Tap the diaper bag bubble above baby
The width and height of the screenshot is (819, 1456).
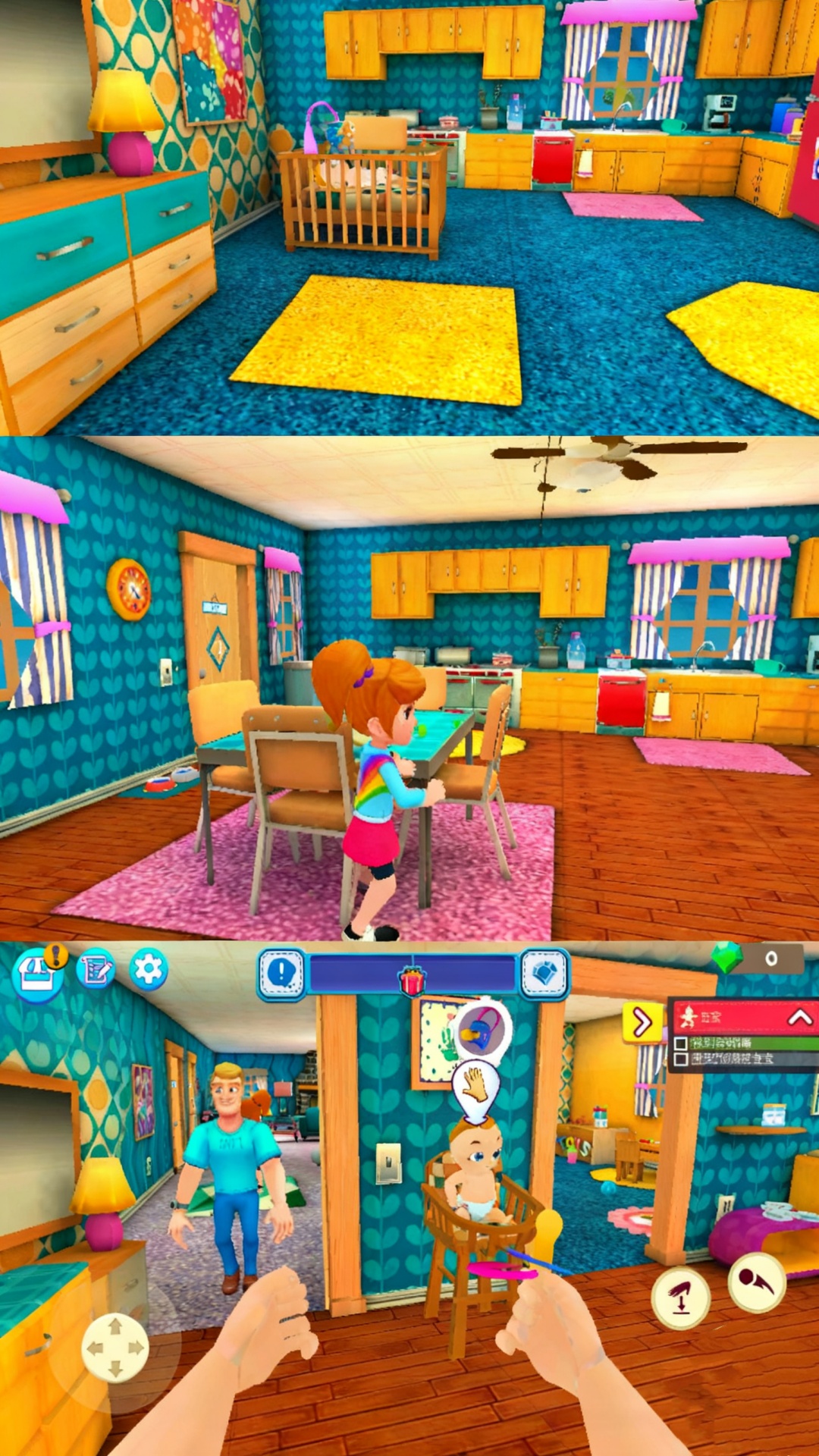click(x=482, y=1031)
